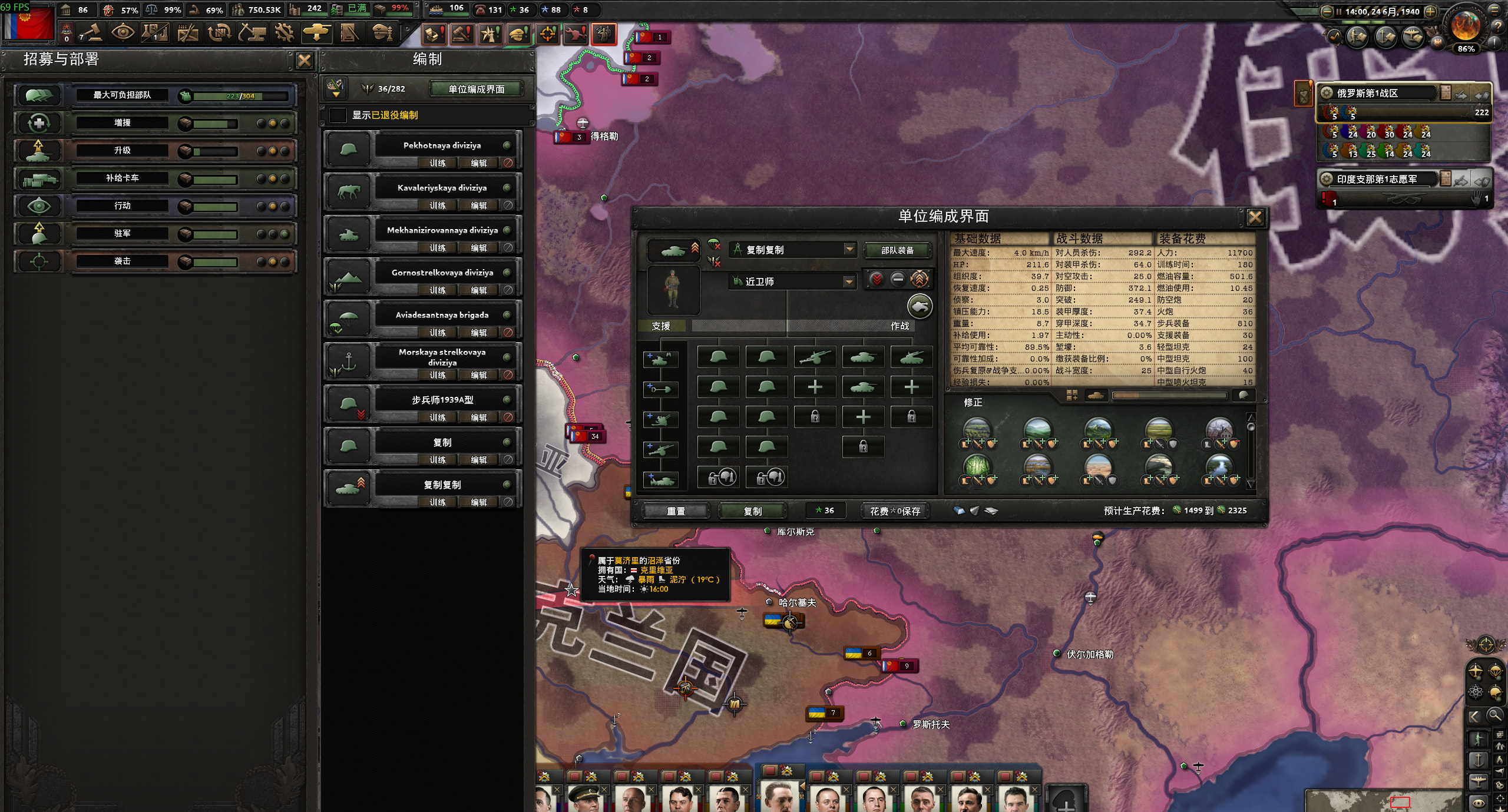This screenshot has height=812, width=1508.
Task: Select the 增援 reinforcement row
Action: [123, 122]
